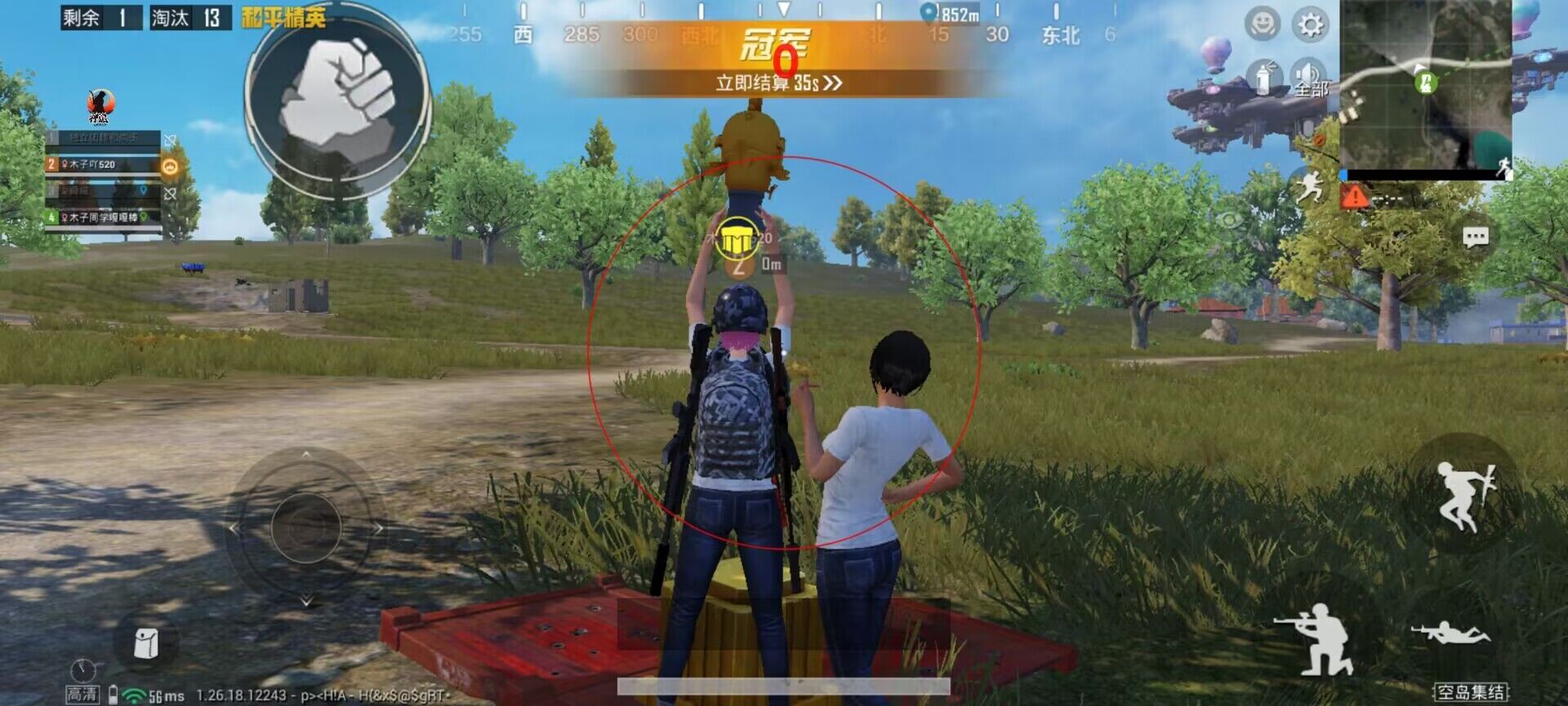This screenshot has height=706, width=1568.
Task: Open the emote wheel via smiley icon
Action: pos(1261,25)
